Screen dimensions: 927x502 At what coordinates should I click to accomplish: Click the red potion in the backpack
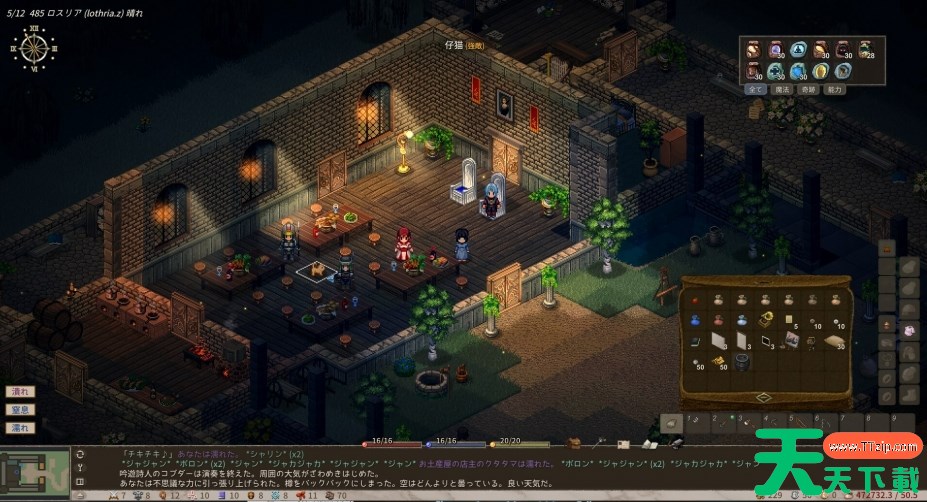pos(719,321)
